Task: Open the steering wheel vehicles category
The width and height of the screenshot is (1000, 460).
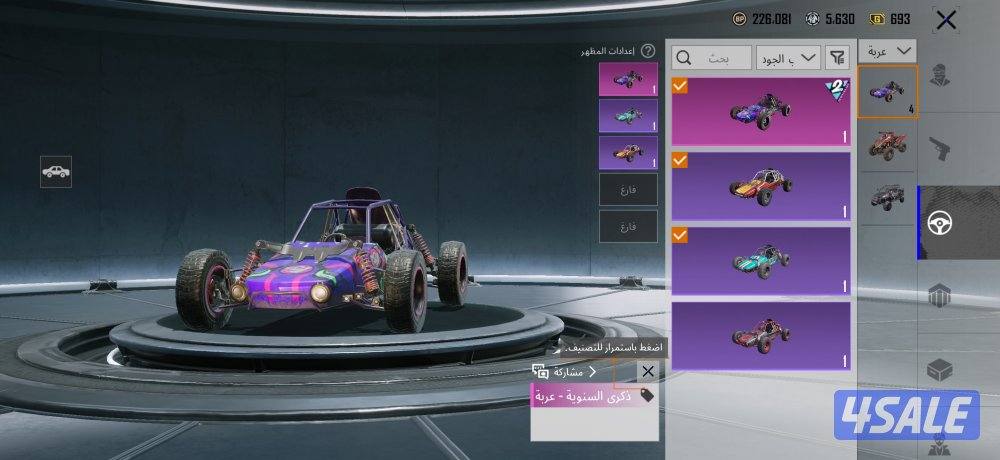Action: coord(939,222)
